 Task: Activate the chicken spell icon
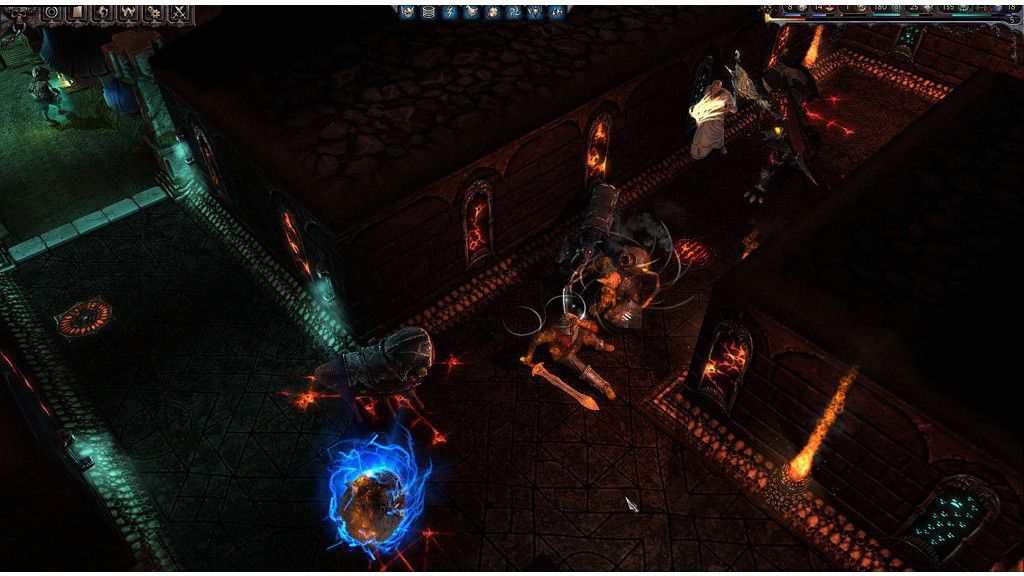coord(472,11)
